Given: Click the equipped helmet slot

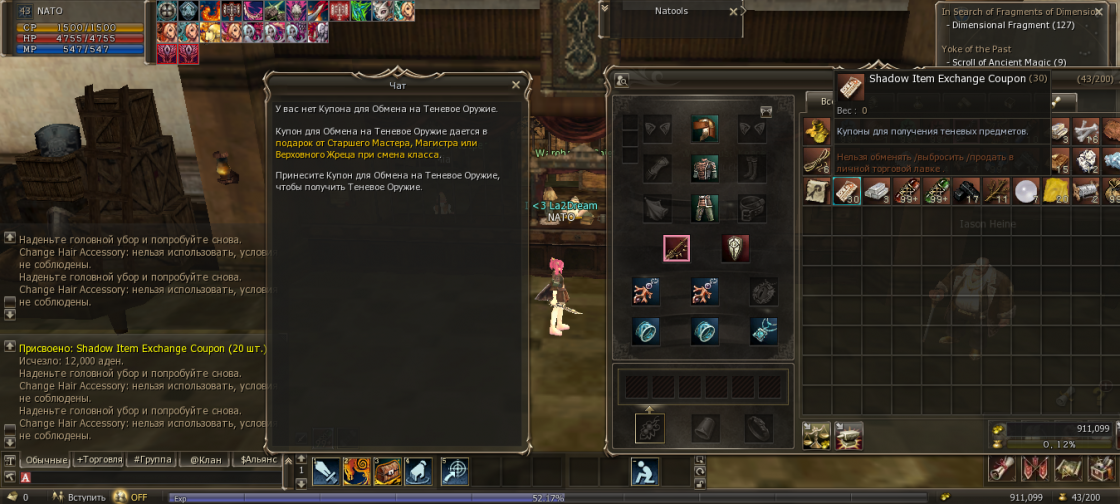Looking at the screenshot, I should click(x=704, y=128).
